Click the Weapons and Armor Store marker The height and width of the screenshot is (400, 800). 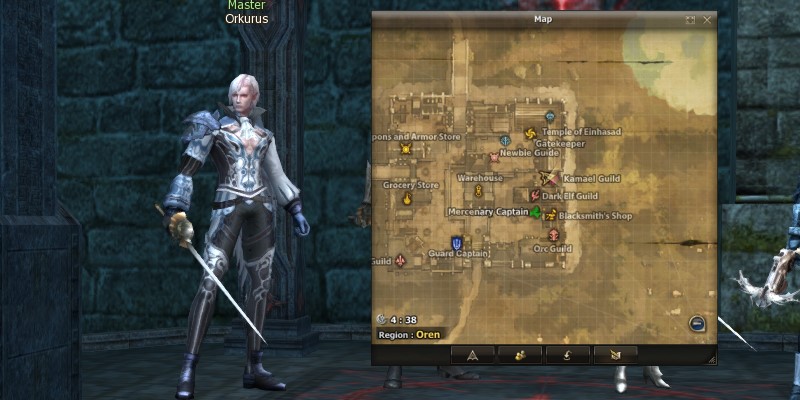click(x=405, y=149)
